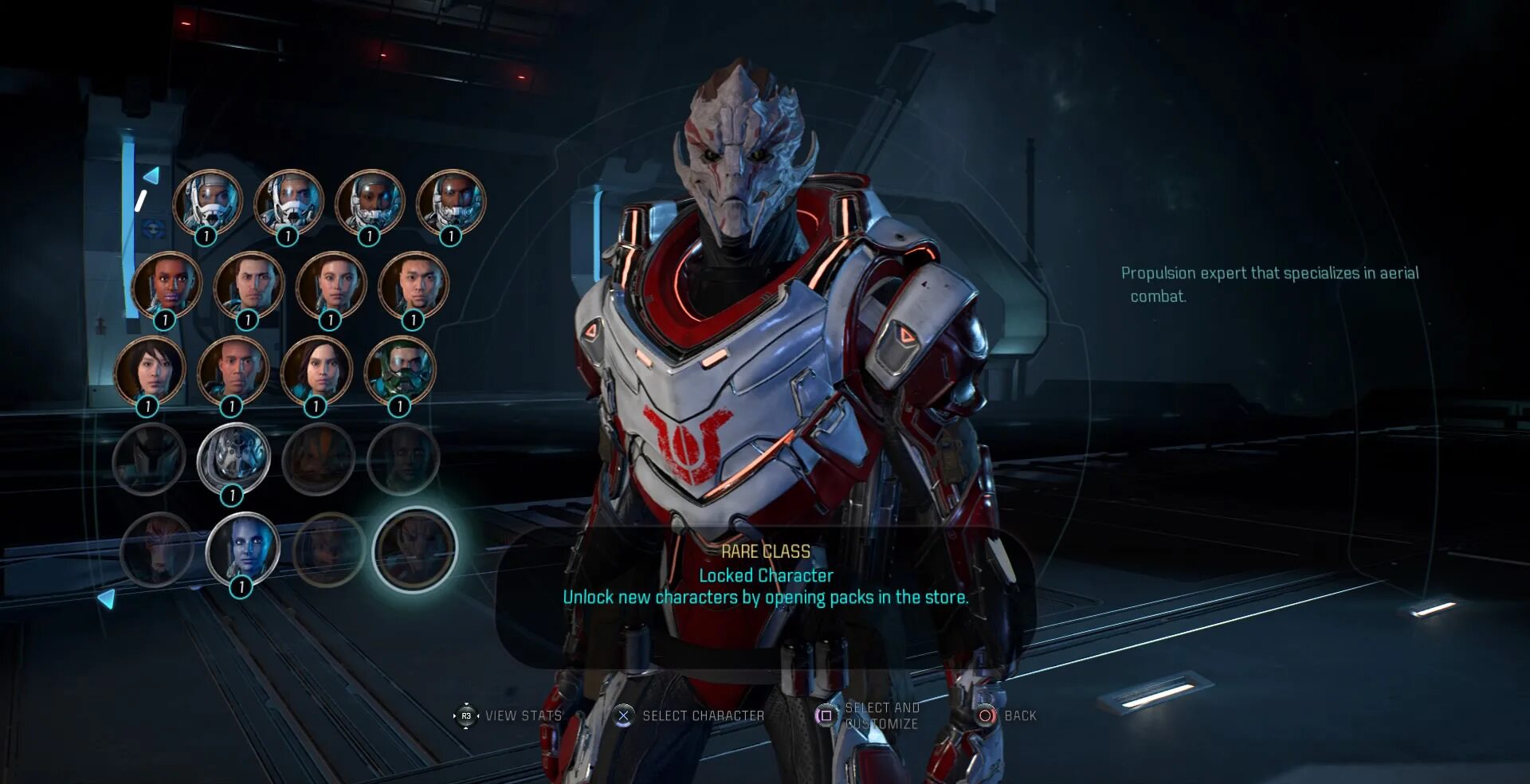Click the bottom arrow of the character list

pyautogui.click(x=107, y=598)
